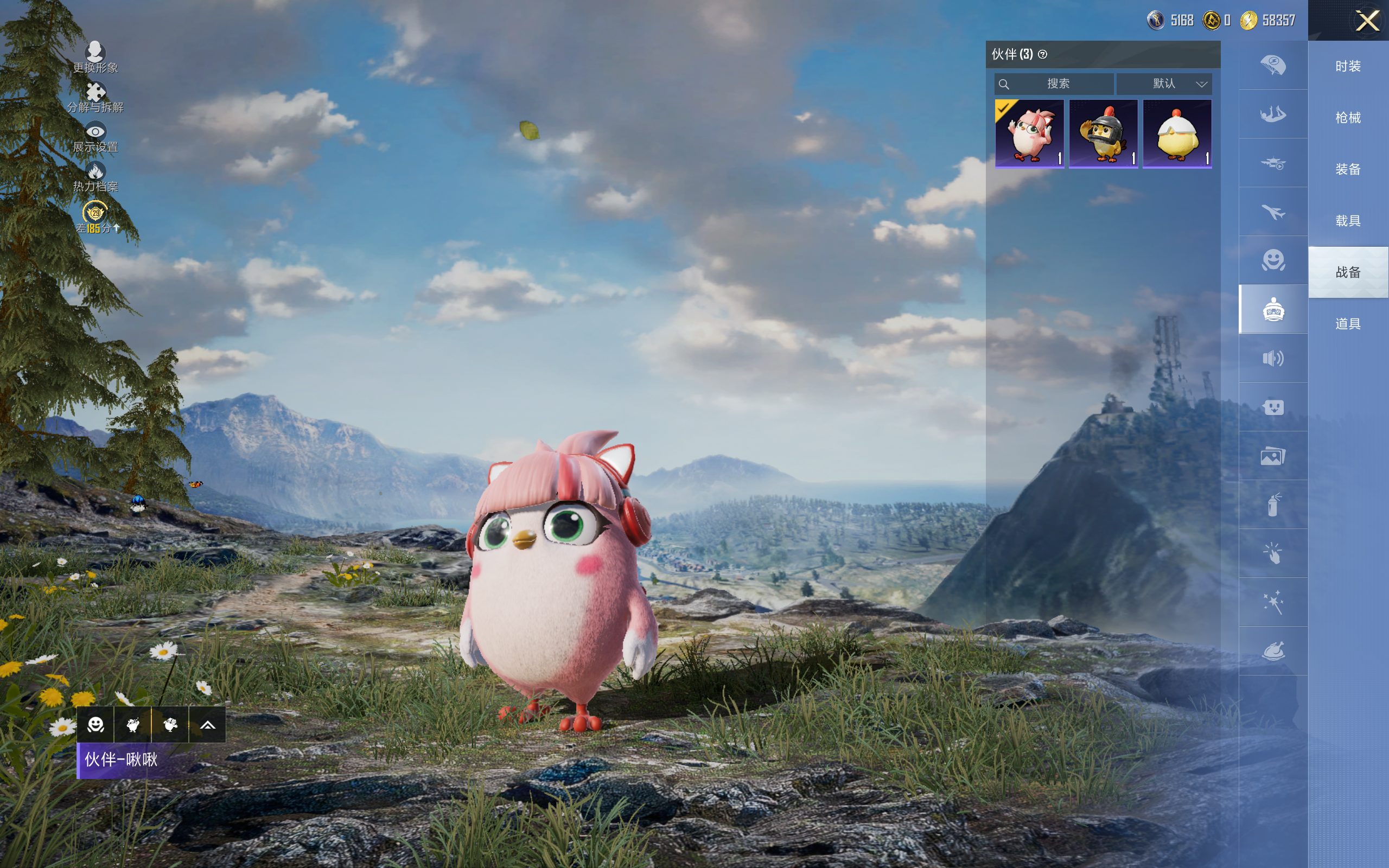View the 热力档案 heat profile
This screenshot has width=1389, height=868.
[x=95, y=177]
